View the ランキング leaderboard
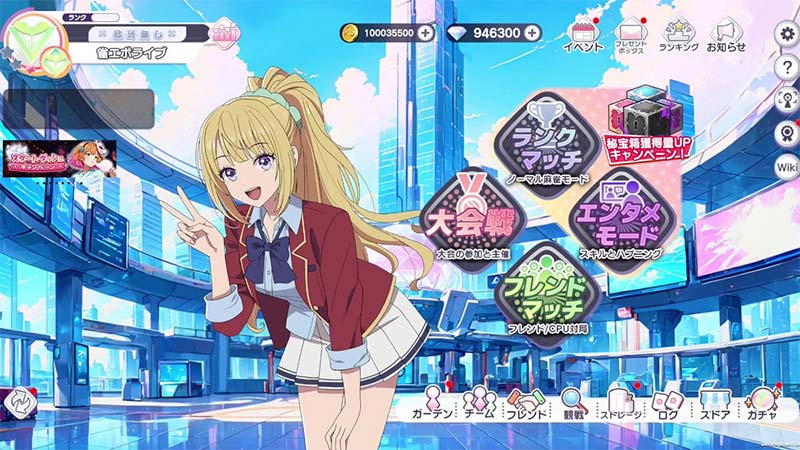The height and width of the screenshot is (450, 800). [x=679, y=38]
